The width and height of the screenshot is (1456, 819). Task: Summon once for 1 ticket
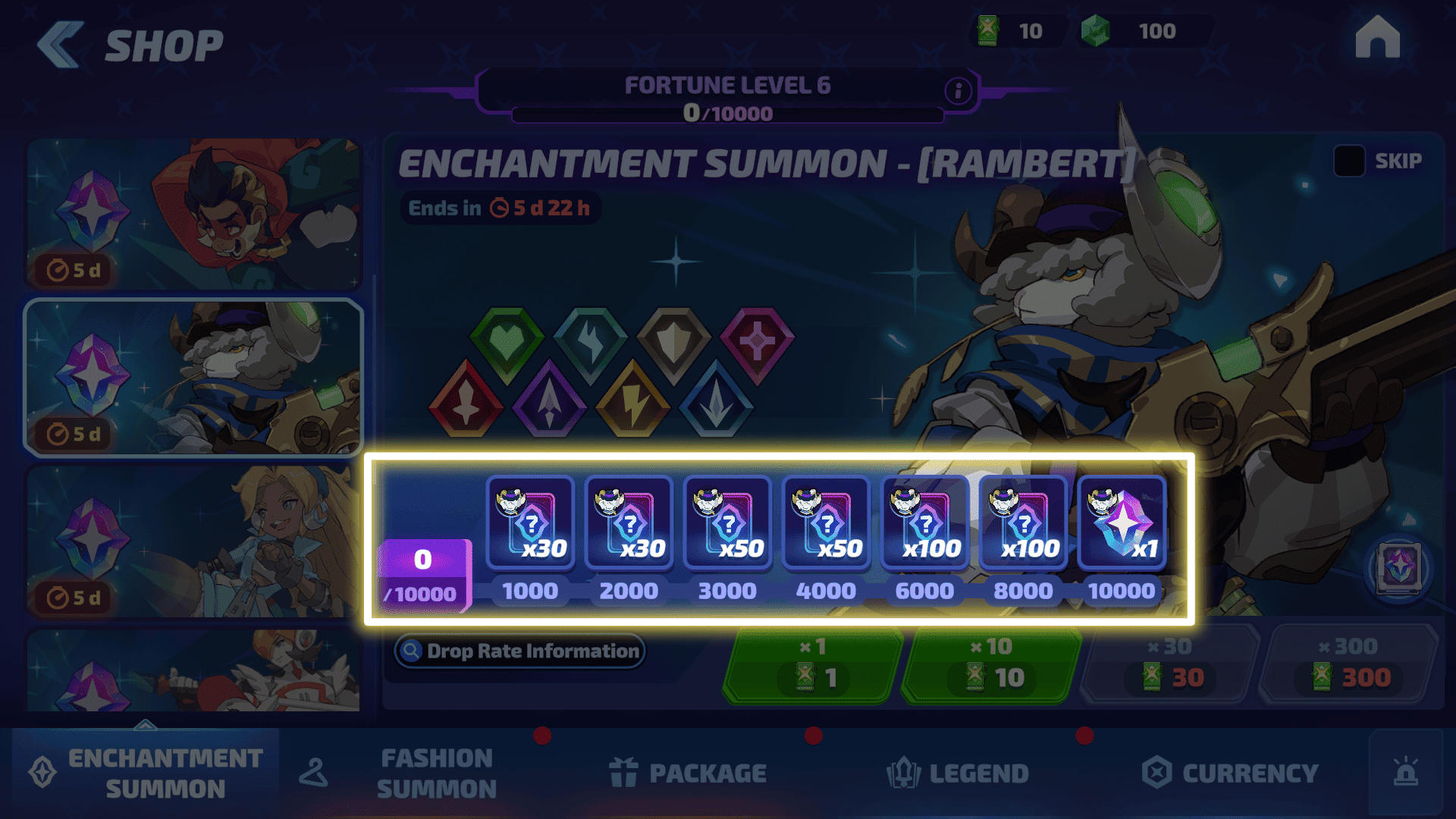(813, 665)
